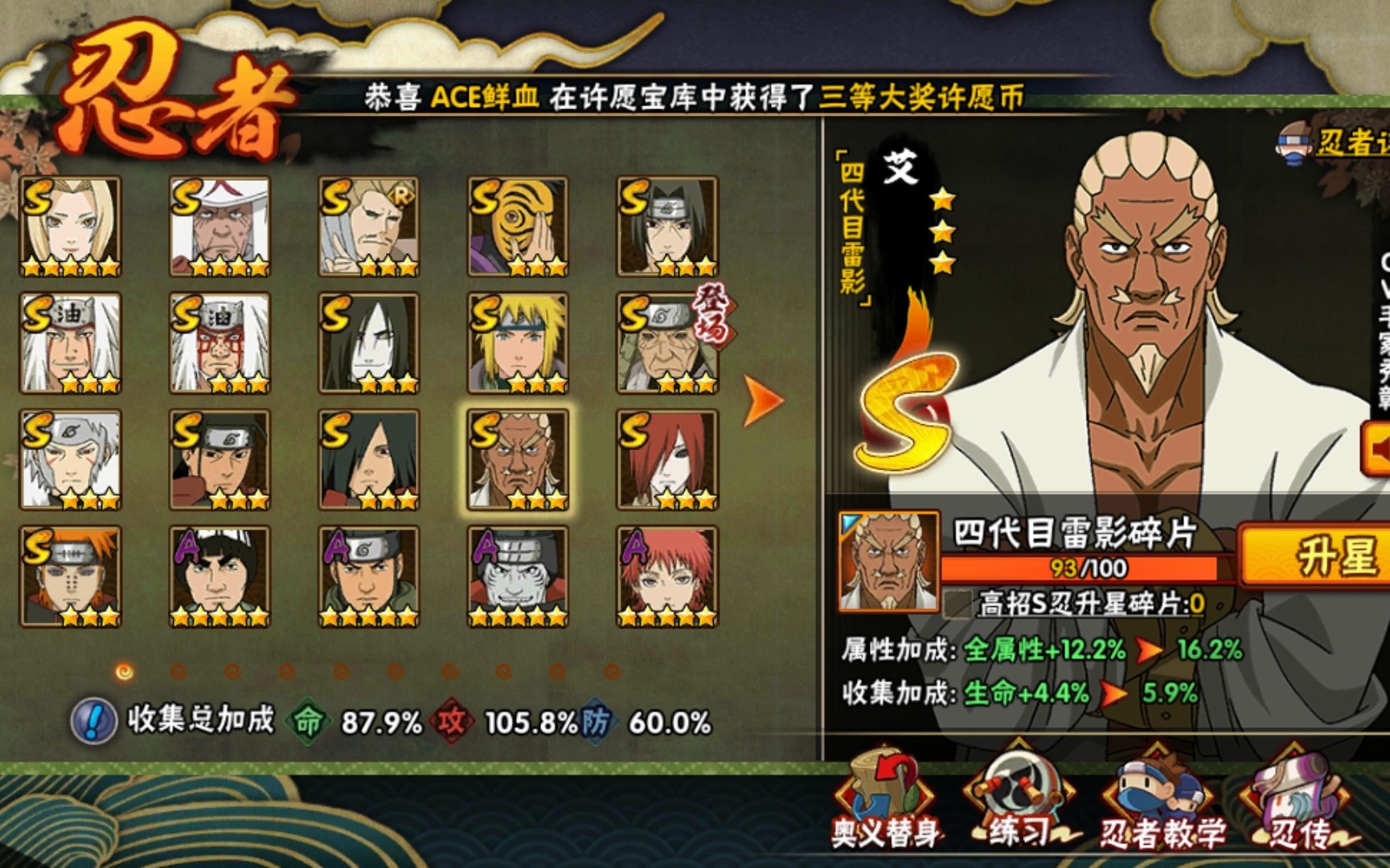
Task: Pick Orochimaru ninja portrait
Action: [369, 343]
